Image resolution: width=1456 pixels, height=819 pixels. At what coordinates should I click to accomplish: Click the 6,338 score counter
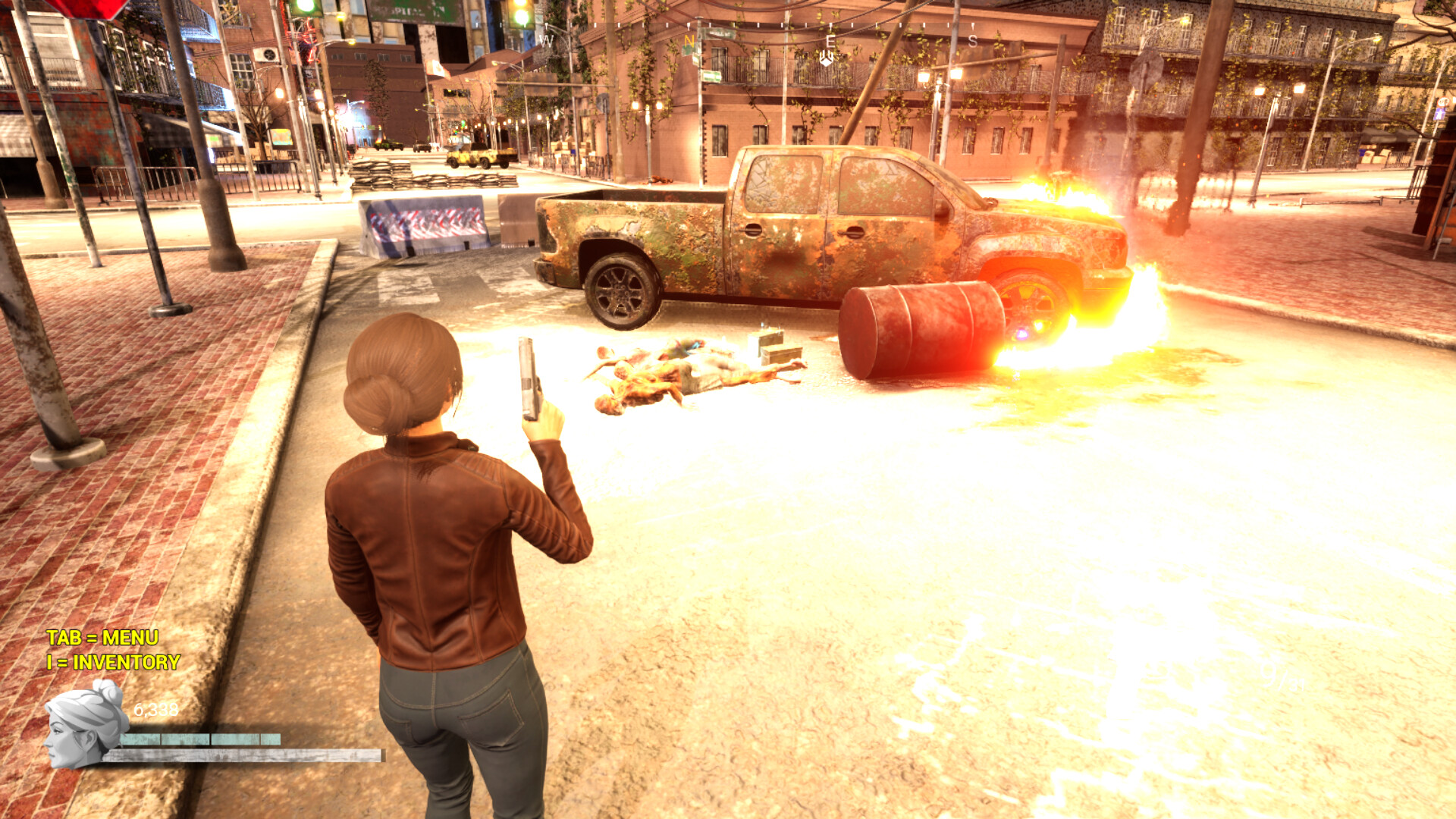155,711
